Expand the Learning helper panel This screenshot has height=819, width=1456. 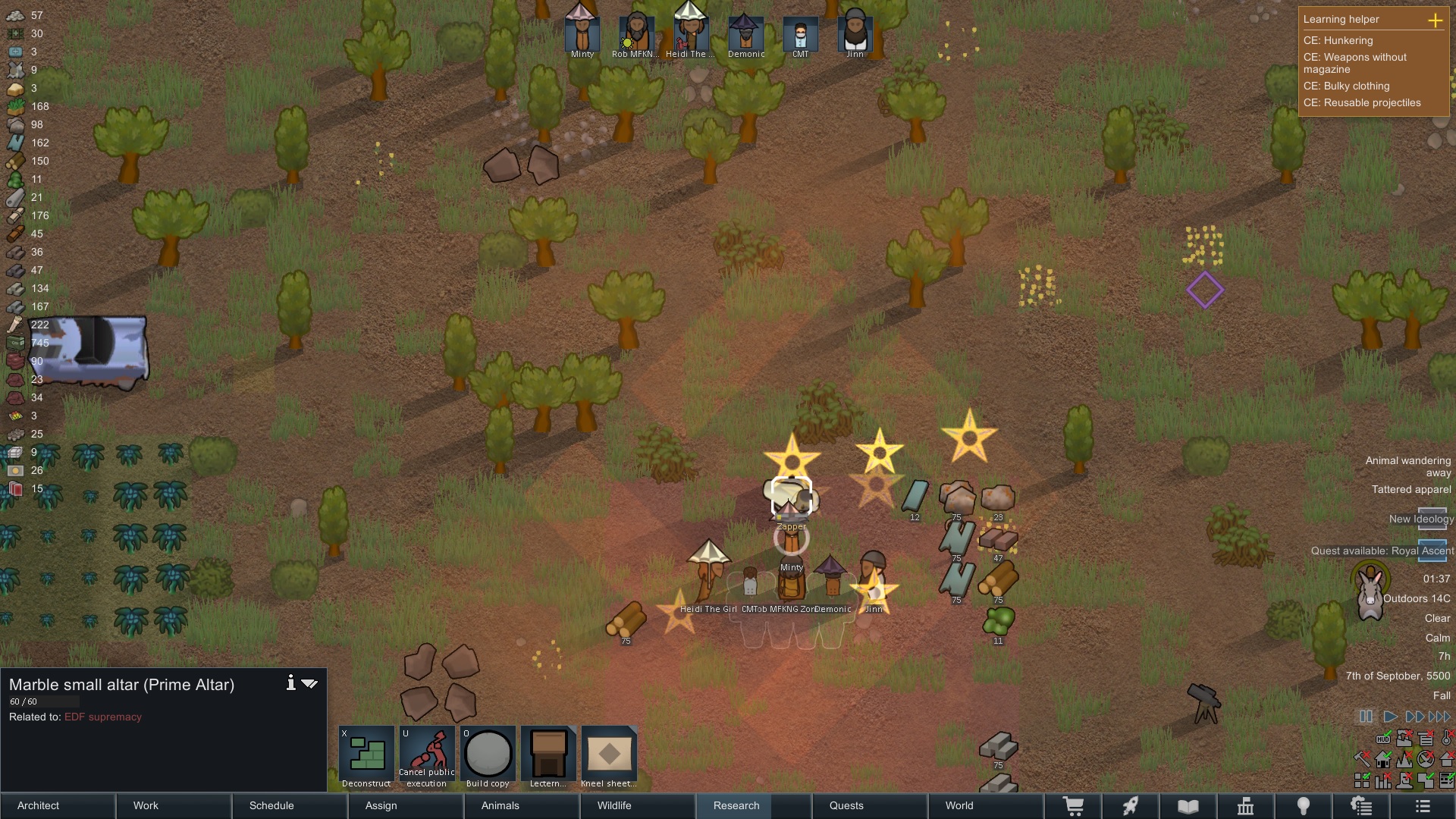point(1435,20)
